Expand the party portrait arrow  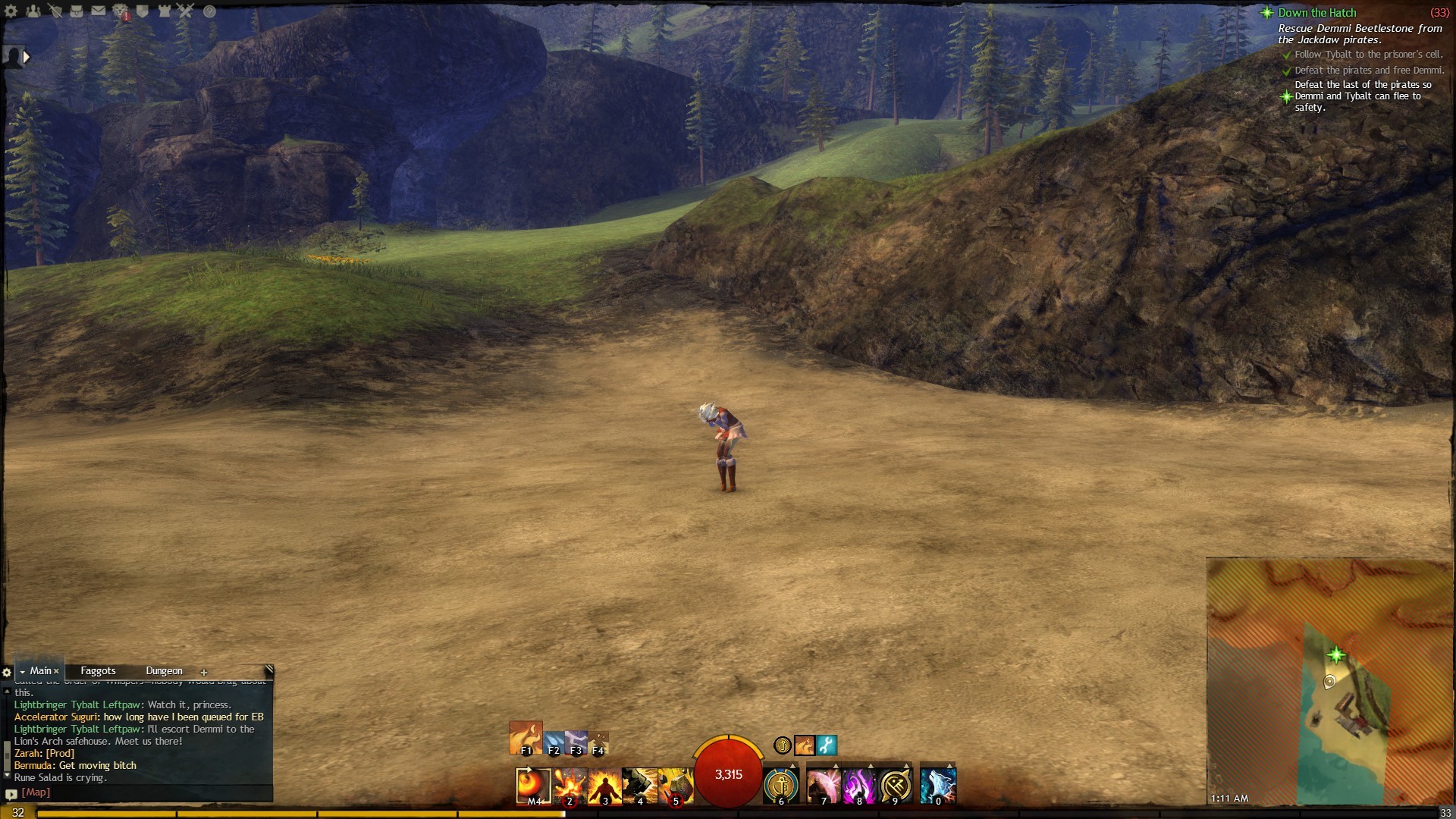pyautogui.click(x=27, y=56)
